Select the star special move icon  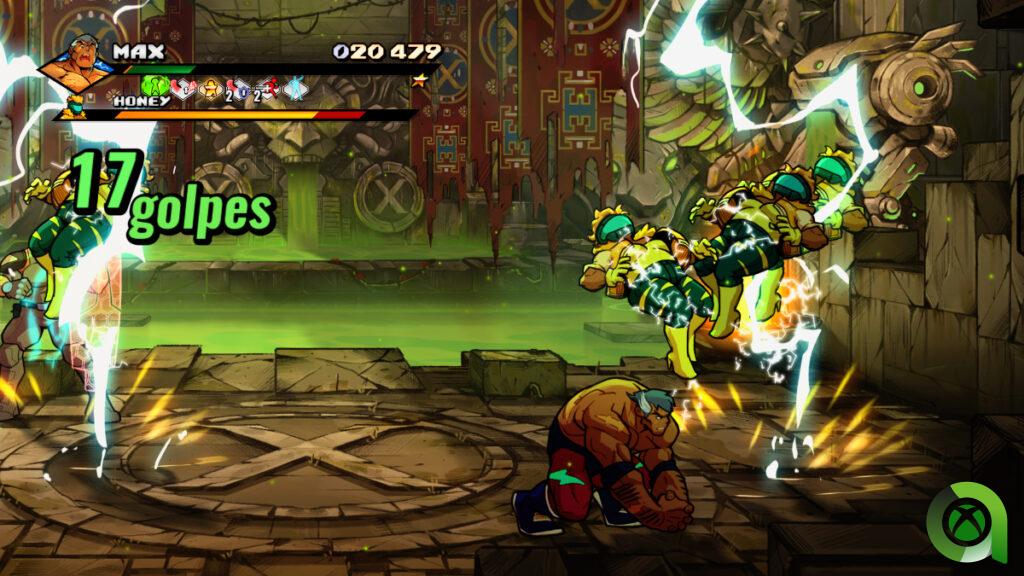419,82
